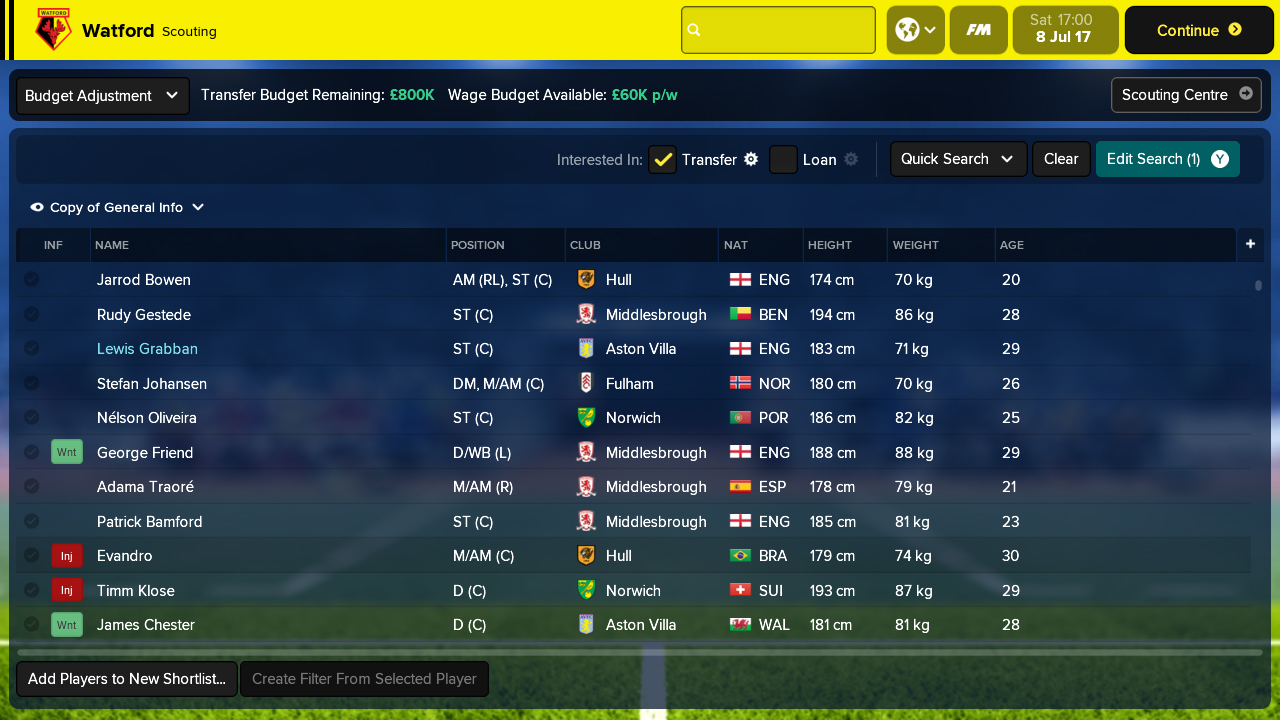Click the FM logo button
Viewport: 1280px width, 720px height.
point(978,29)
